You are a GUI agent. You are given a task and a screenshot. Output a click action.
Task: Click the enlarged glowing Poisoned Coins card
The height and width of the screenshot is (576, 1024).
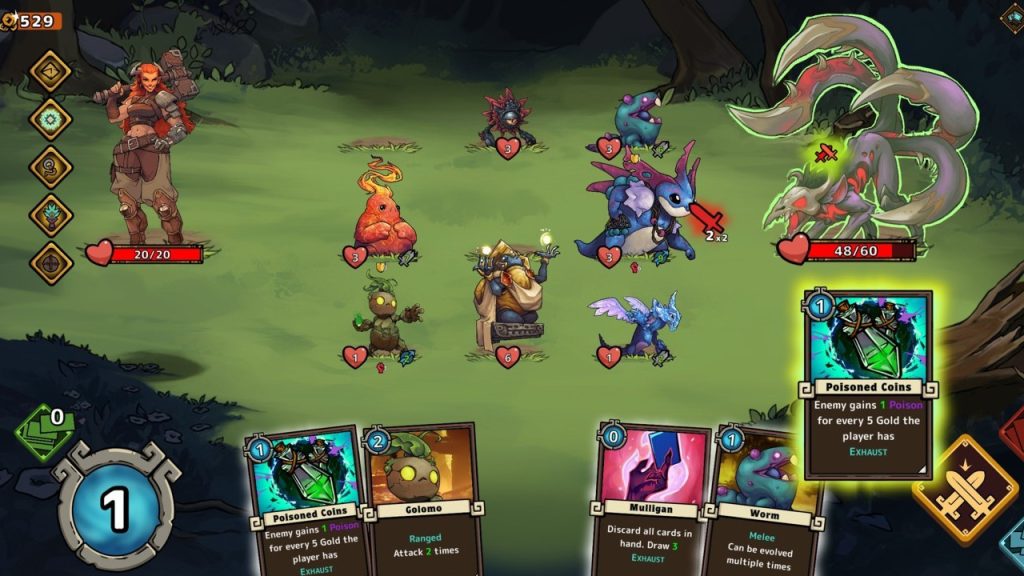(x=868, y=384)
